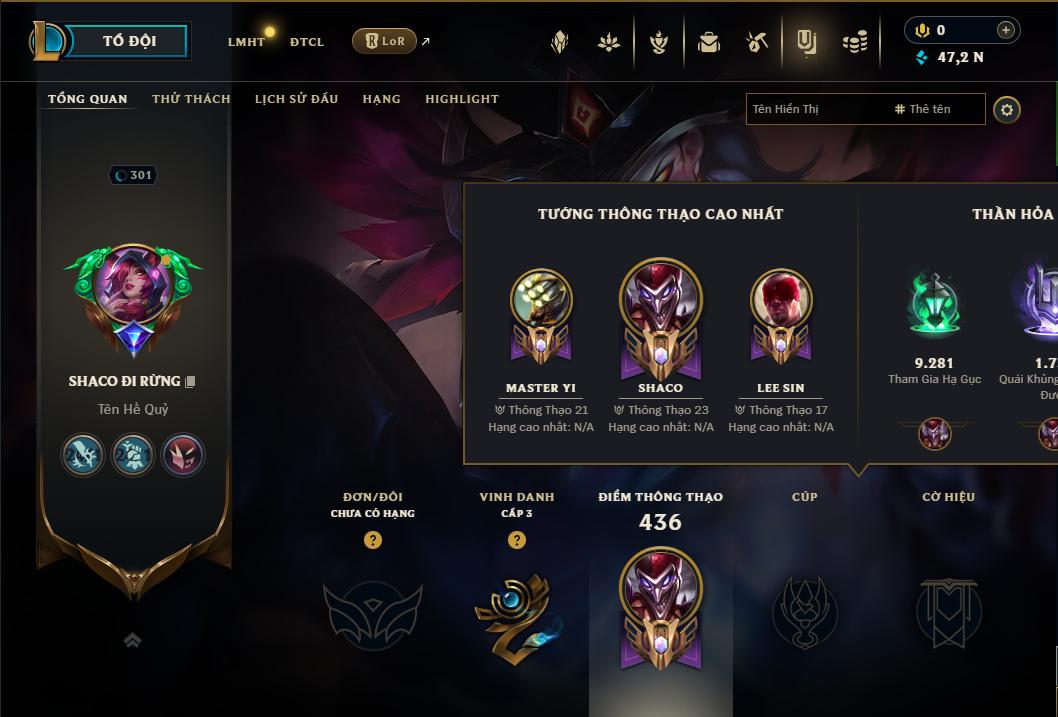
Task: Open the profile settings gear
Action: (1007, 109)
